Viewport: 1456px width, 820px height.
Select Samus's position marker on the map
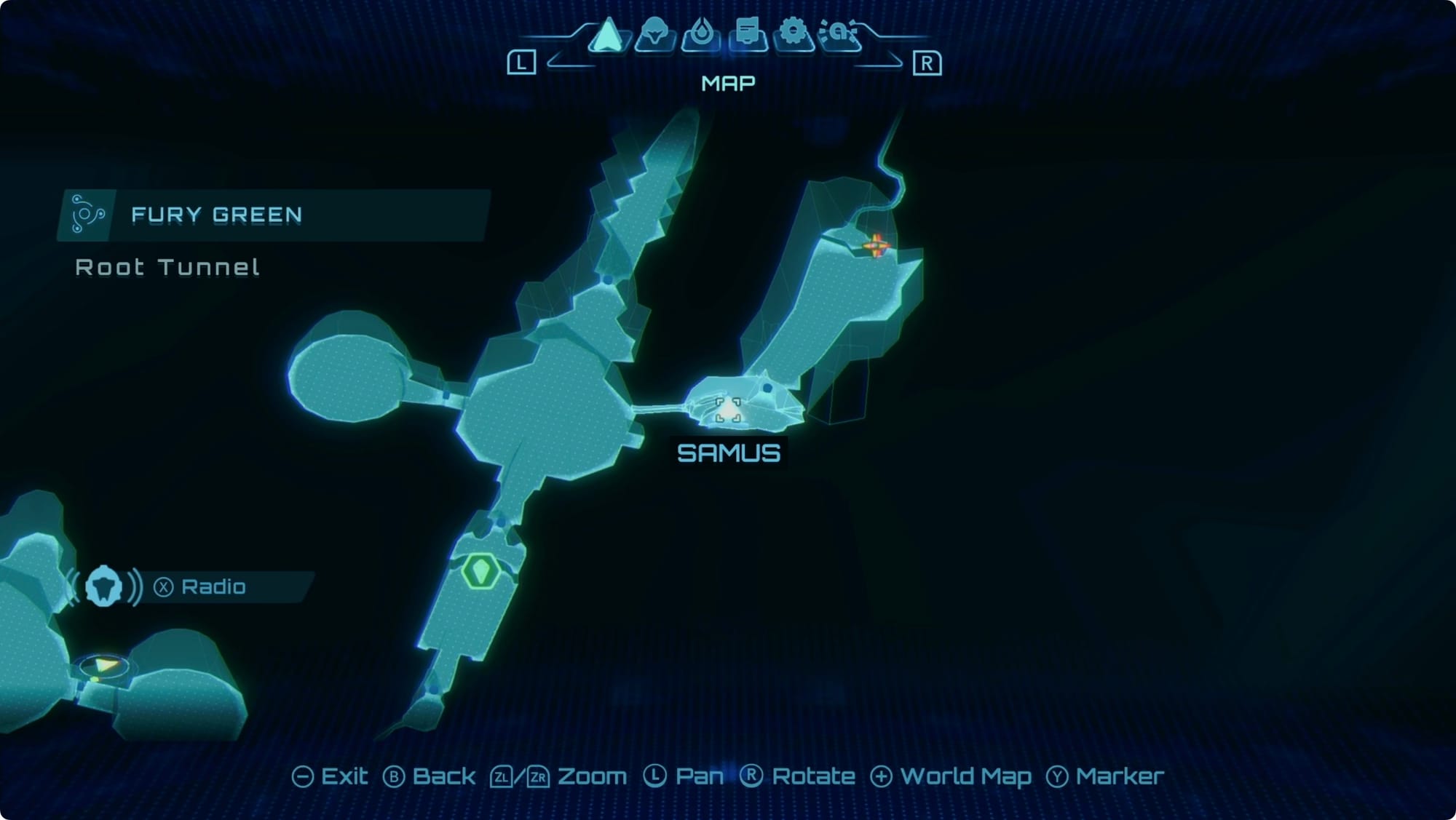click(728, 410)
